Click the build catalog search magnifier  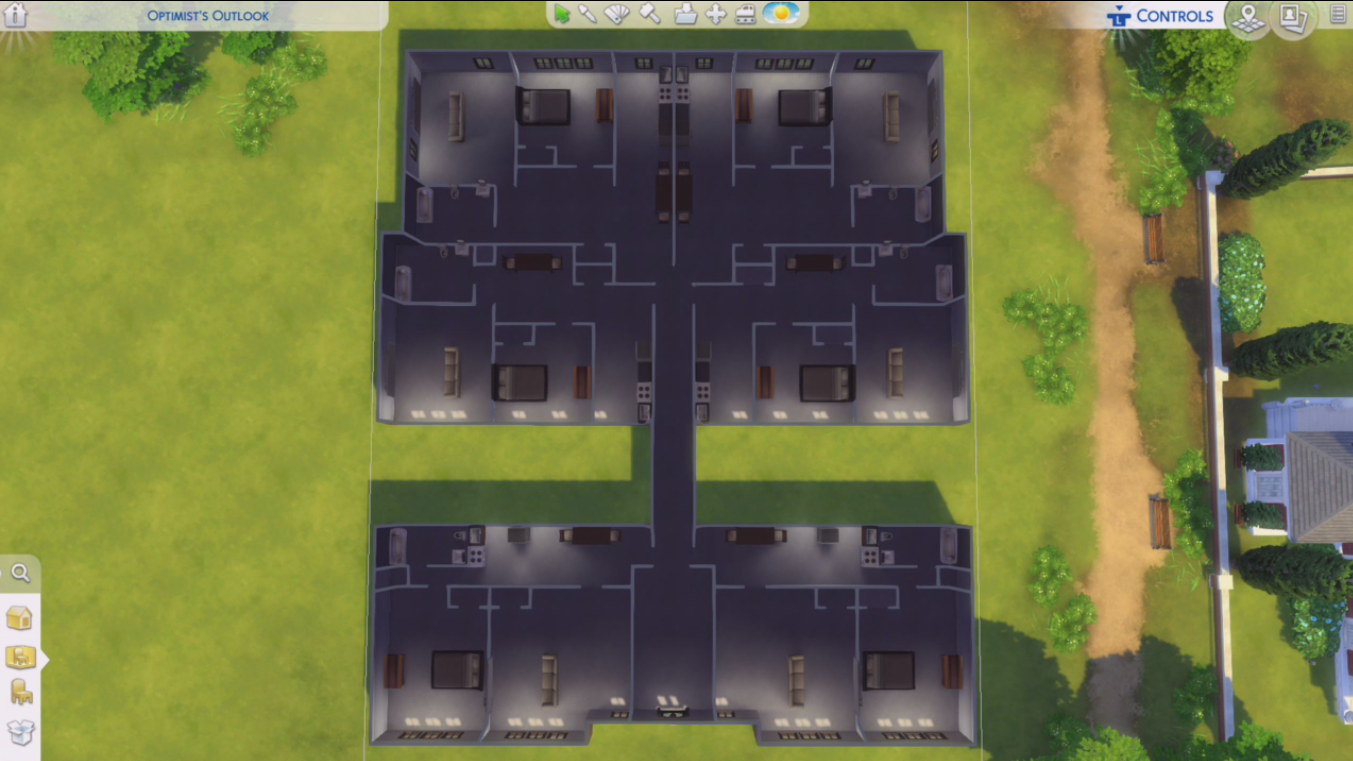[x=21, y=573]
